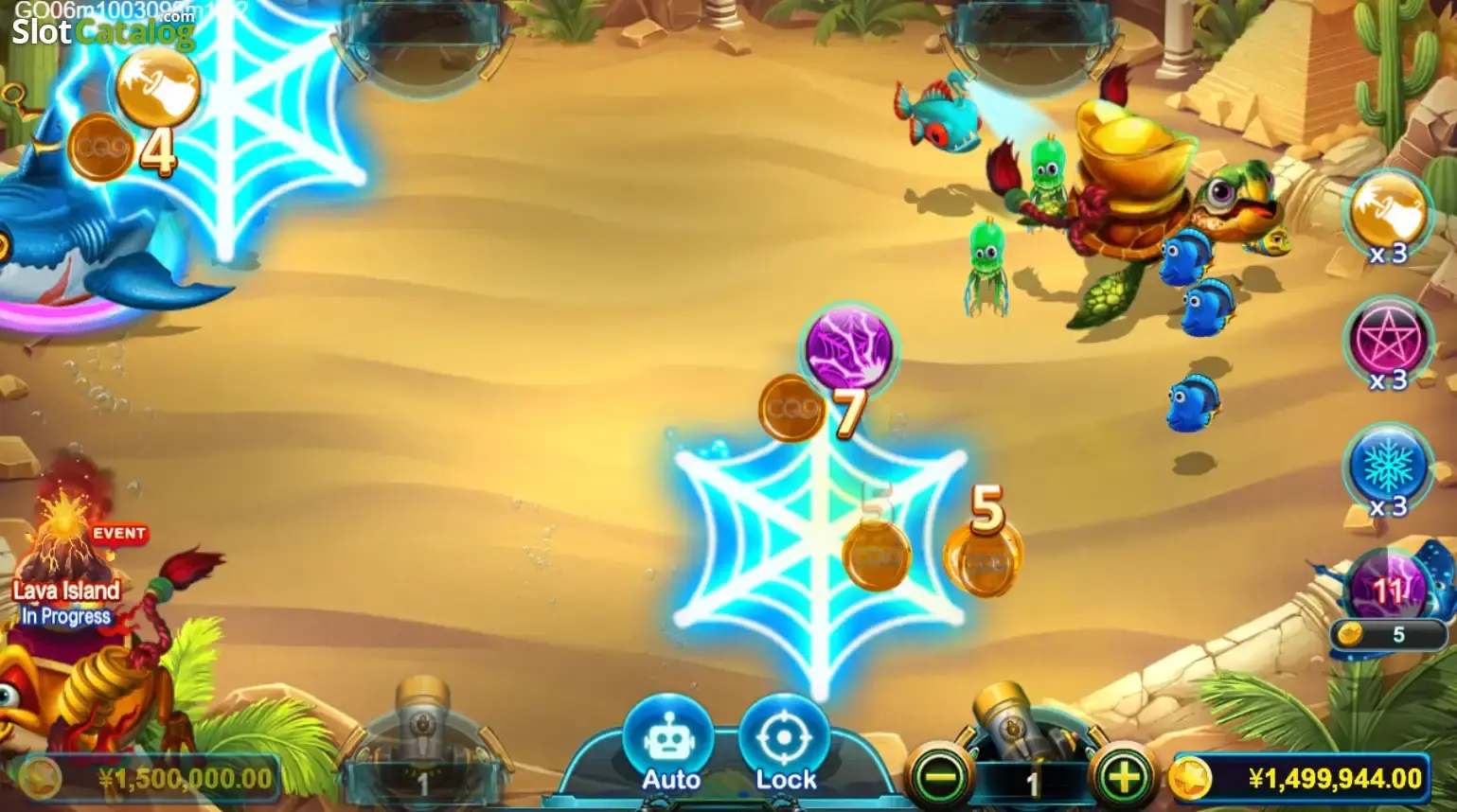Screen dimensions: 1457x812
Task: Tap the coin icon beside ¥1,500,000.00
Action: (42, 779)
